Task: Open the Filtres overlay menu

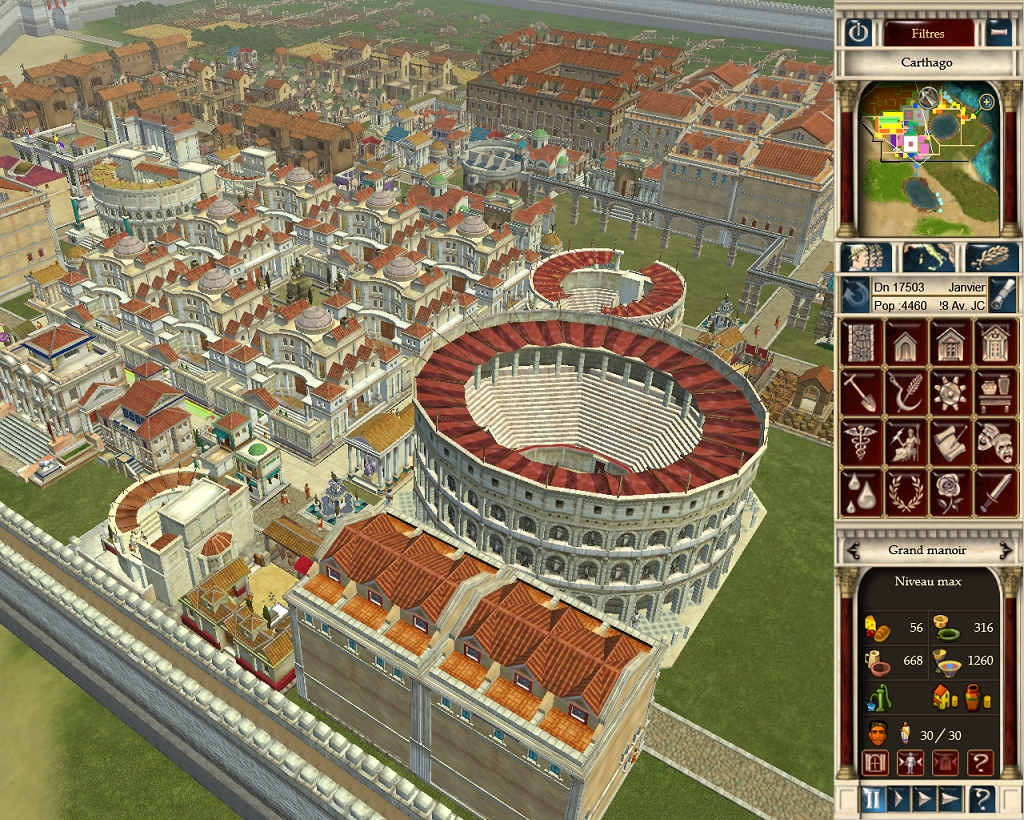Action: pyautogui.click(x=927, y=33)
